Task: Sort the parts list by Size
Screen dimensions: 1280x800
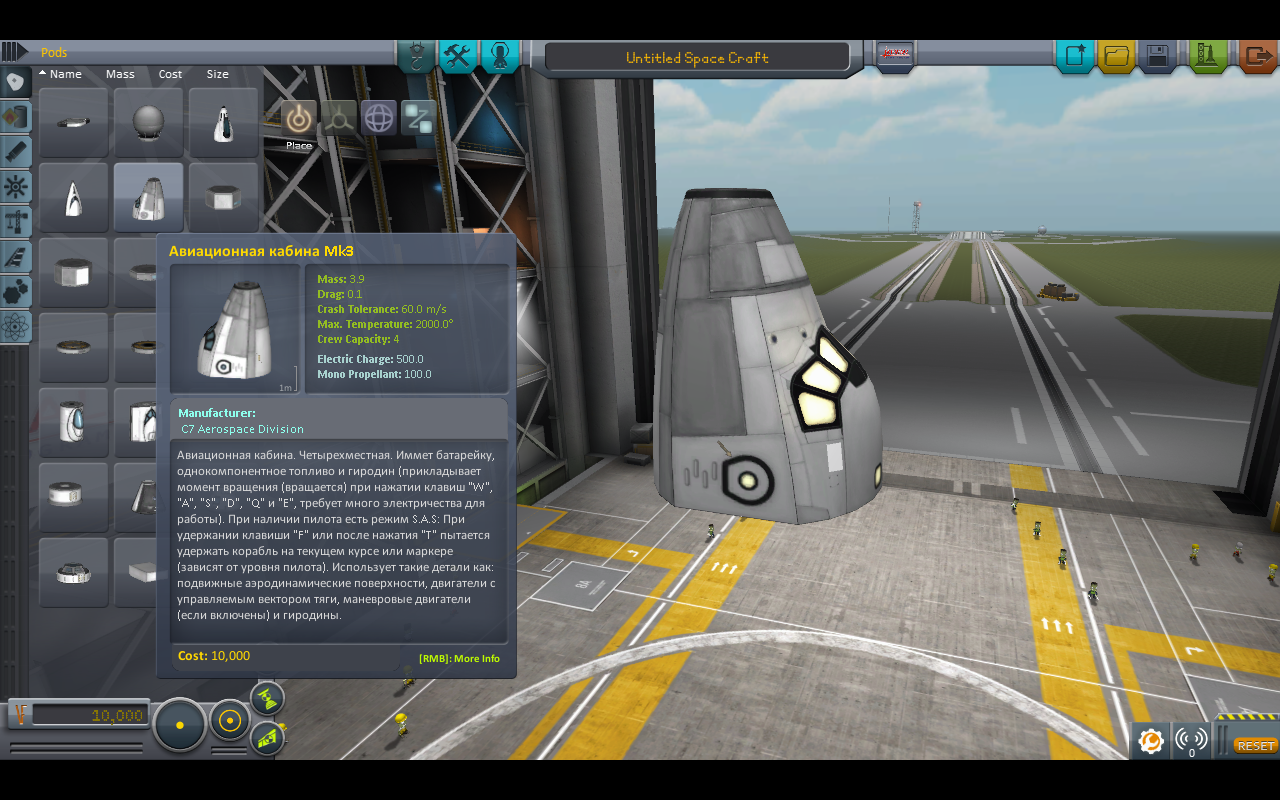Action: tap(216, 74)
